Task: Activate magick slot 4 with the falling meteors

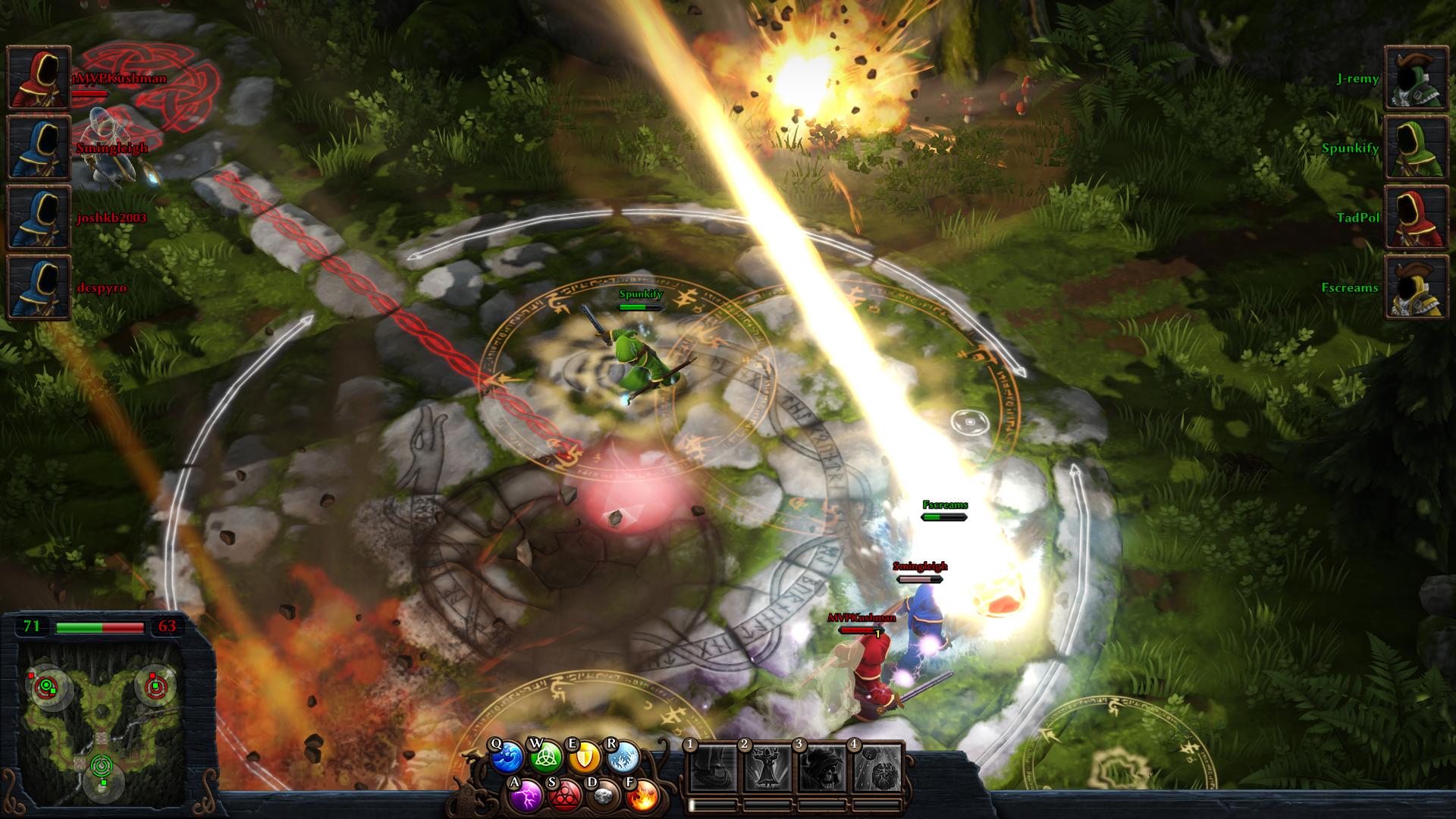Action: click(x=878, y=767)
